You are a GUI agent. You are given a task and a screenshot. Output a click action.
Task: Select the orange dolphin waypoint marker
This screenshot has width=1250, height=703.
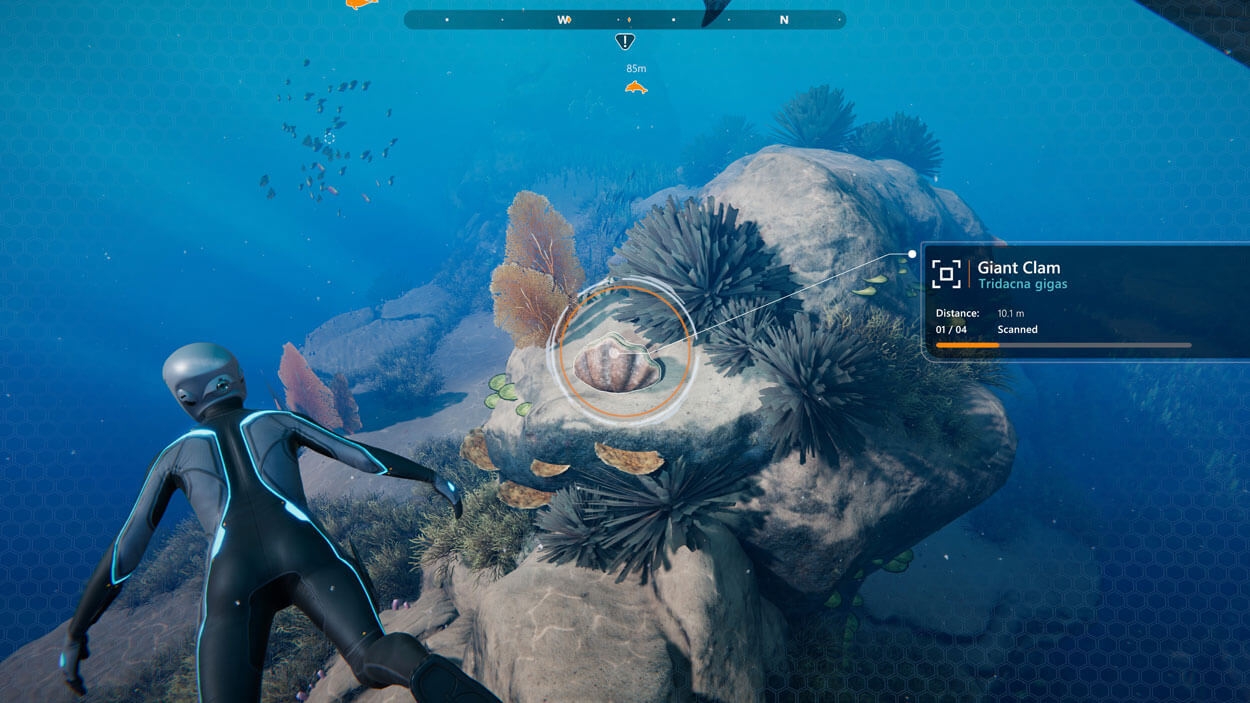coord(636,88)
